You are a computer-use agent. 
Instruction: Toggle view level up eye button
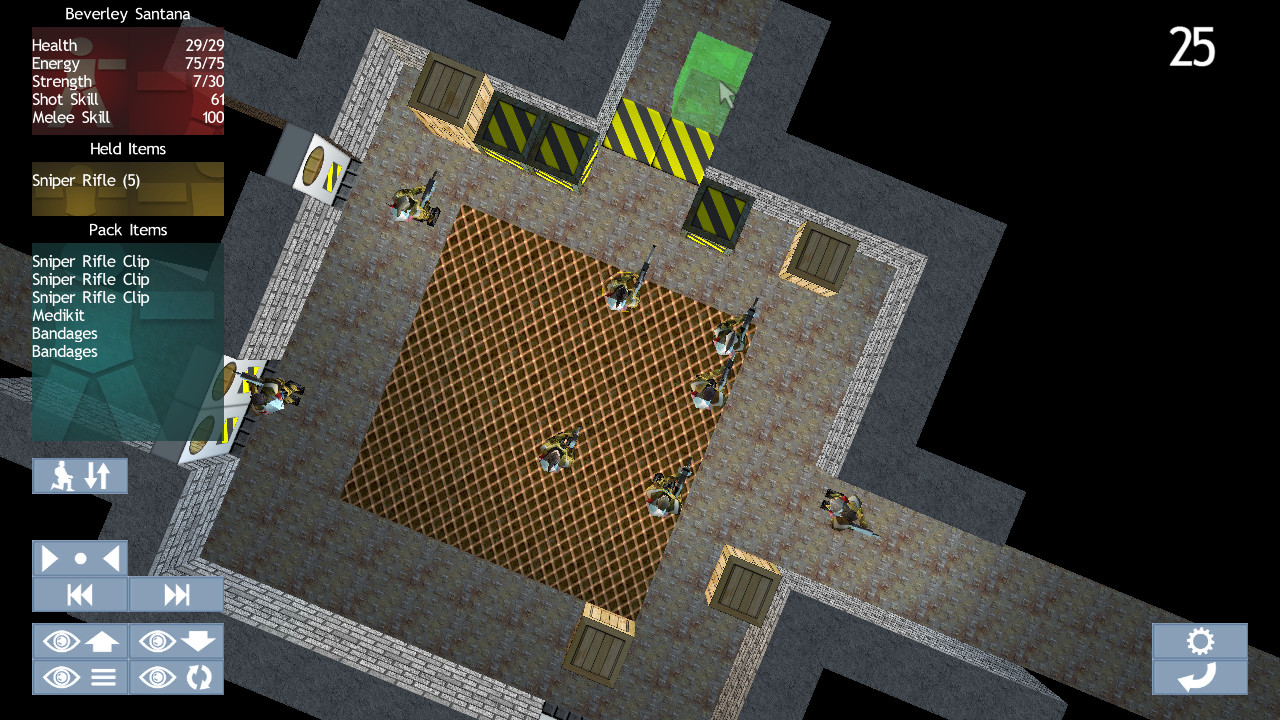pos(80,641)
